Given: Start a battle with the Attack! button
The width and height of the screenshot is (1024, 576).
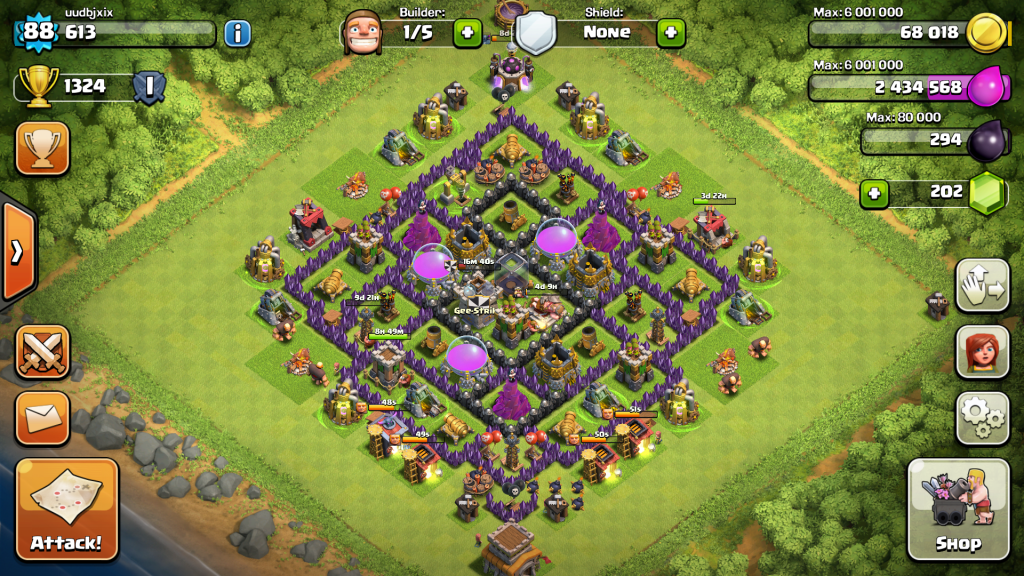Looking at the screenshot, I should (x=67, y=509).
